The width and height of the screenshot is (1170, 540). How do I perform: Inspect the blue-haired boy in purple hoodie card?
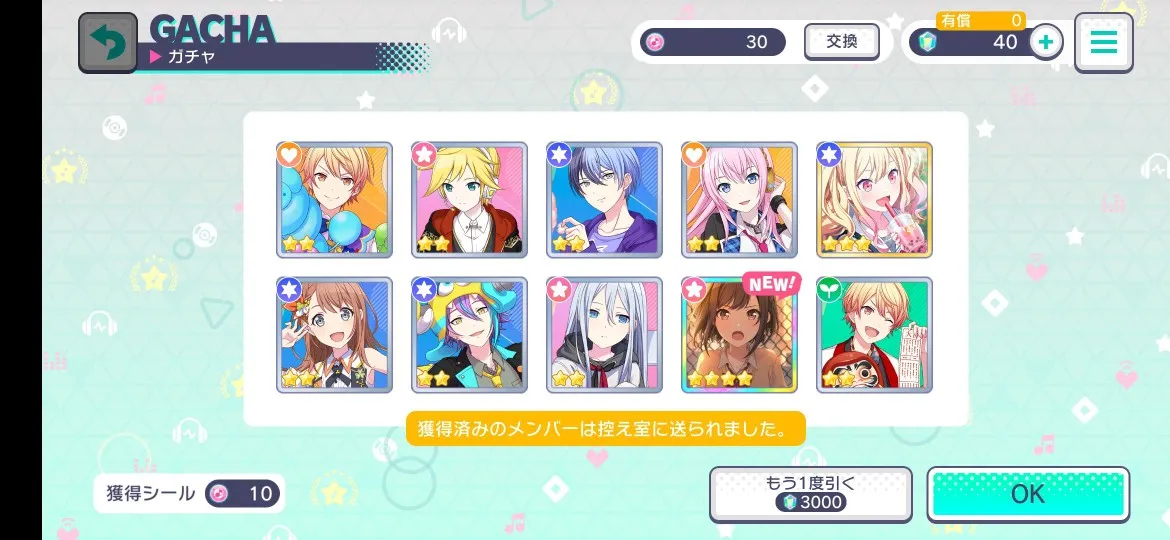point(604,200)
